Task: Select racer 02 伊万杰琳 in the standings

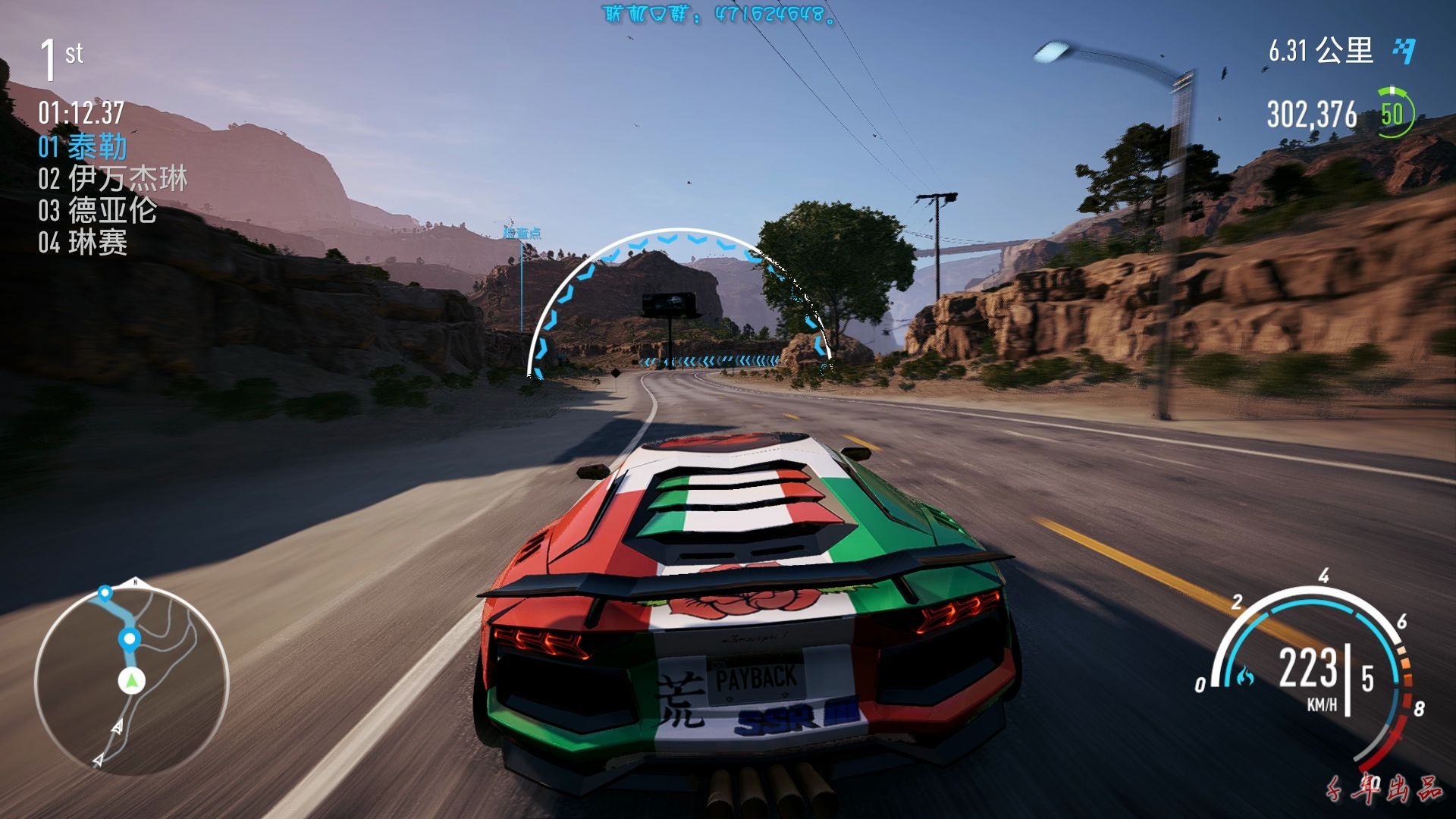Action: click(x=112, y=179)
